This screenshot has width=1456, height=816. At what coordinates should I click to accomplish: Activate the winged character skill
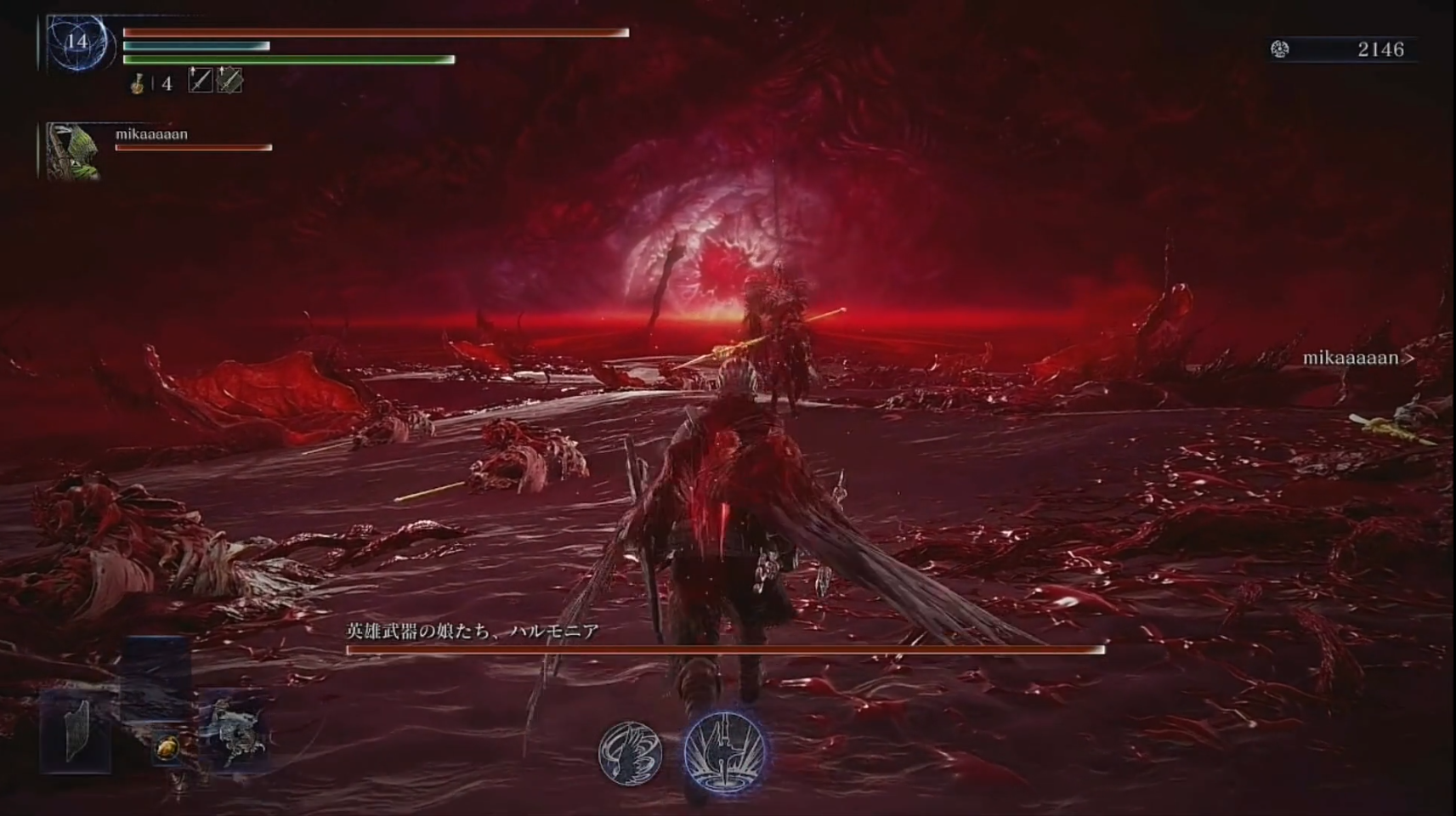pos(630,753)
